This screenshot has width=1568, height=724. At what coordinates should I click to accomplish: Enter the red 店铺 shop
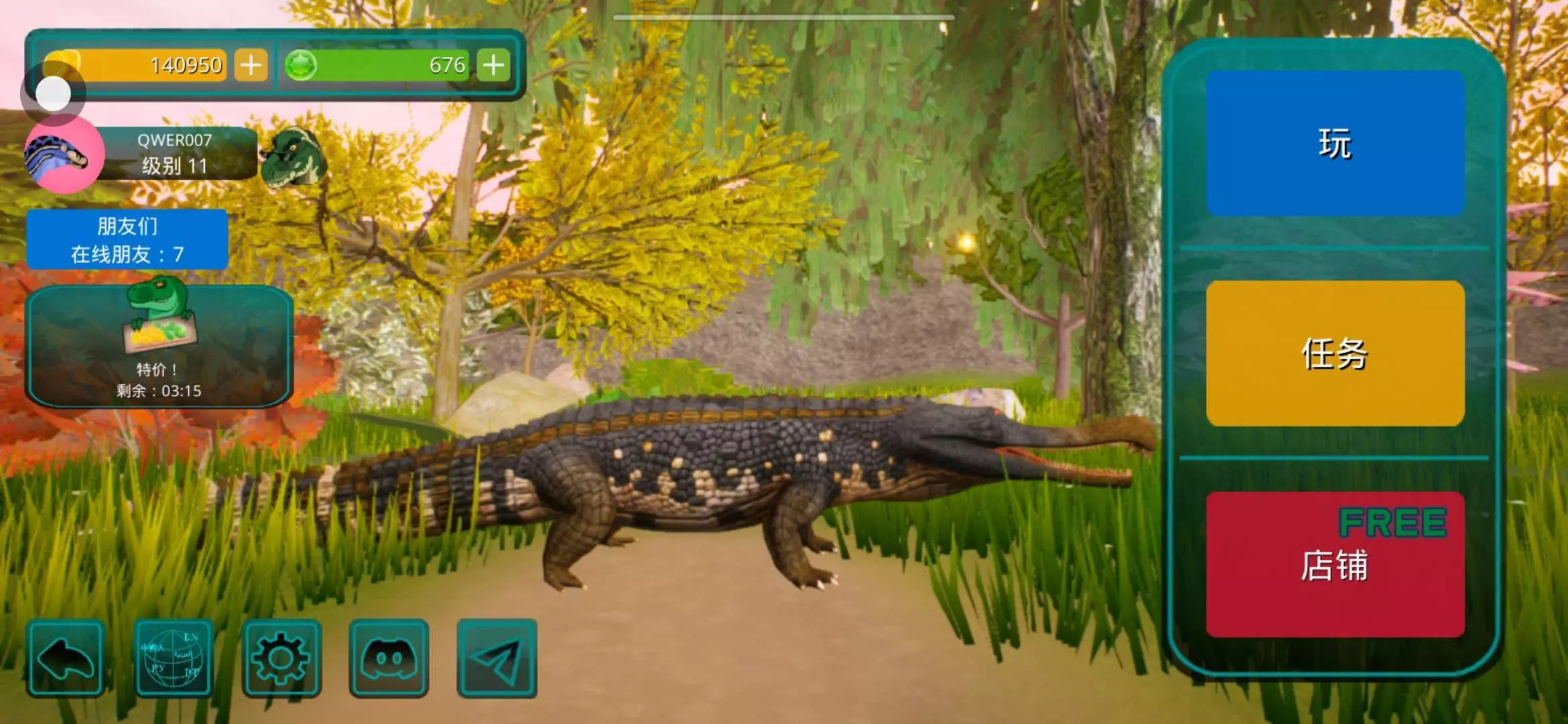(1335, 564)
